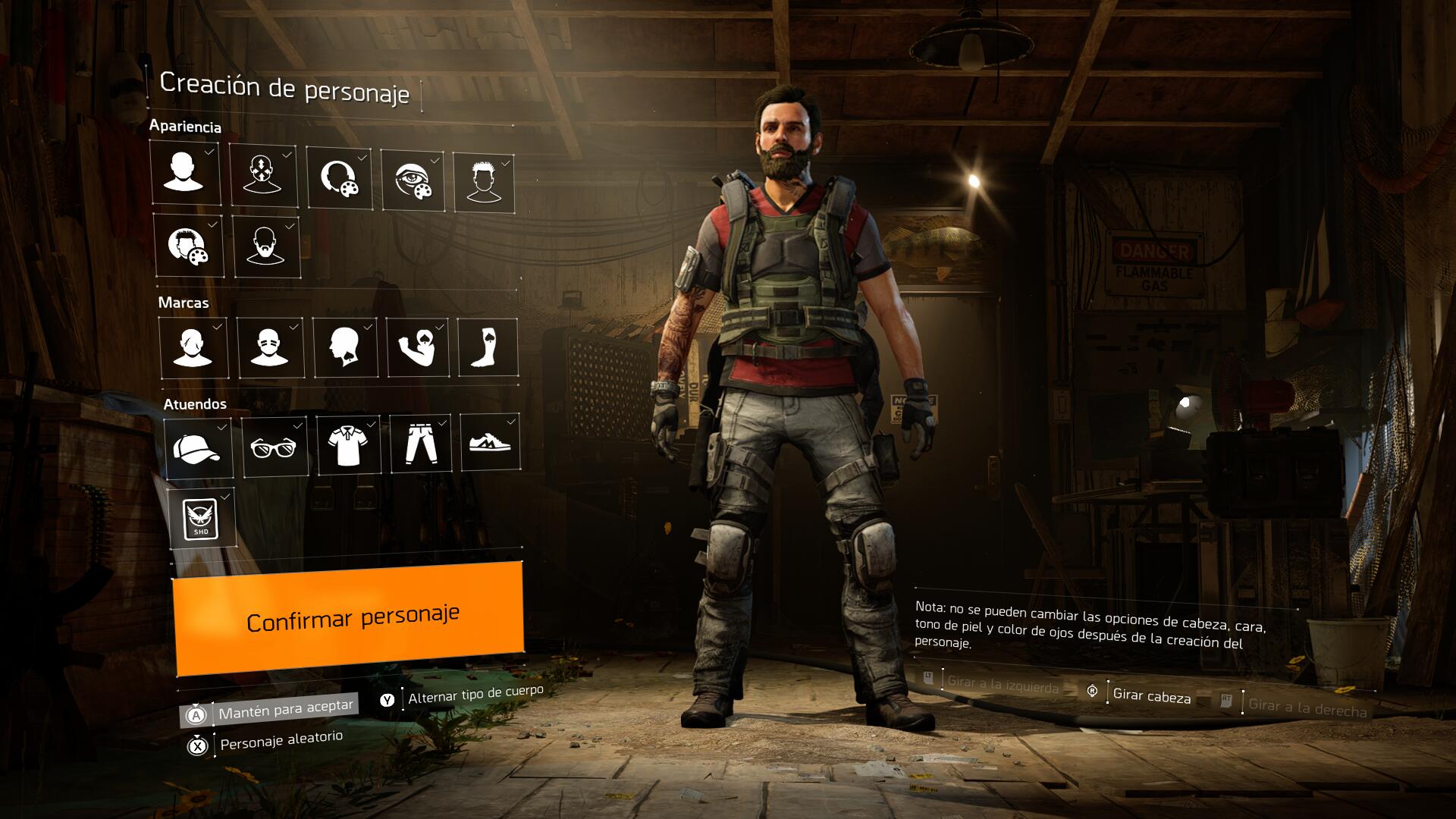This screenshot has width=1456, height=819.
Task: Open the eye color option
Action: (413, 180)
